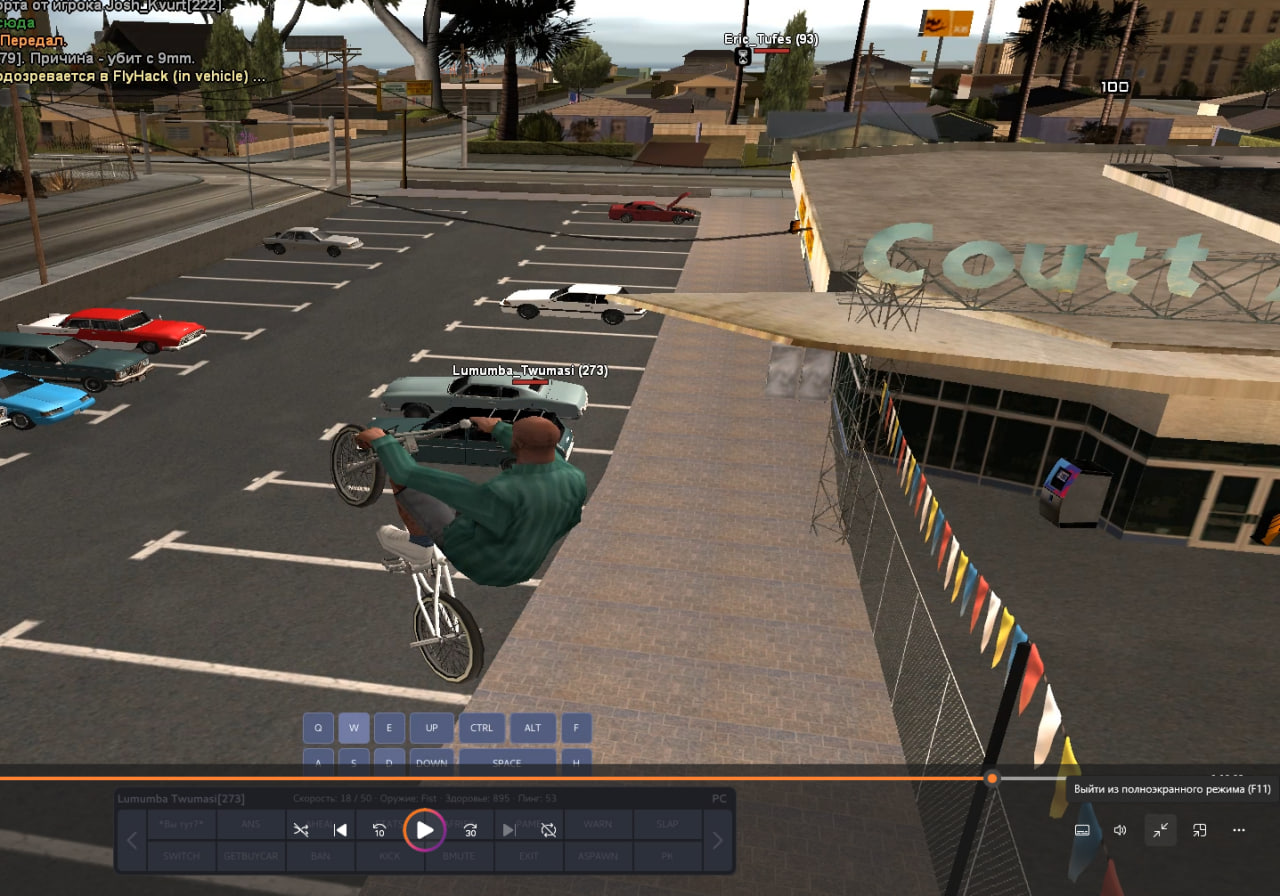Select the ANS button in admin panel

click(x=250, y=825)
